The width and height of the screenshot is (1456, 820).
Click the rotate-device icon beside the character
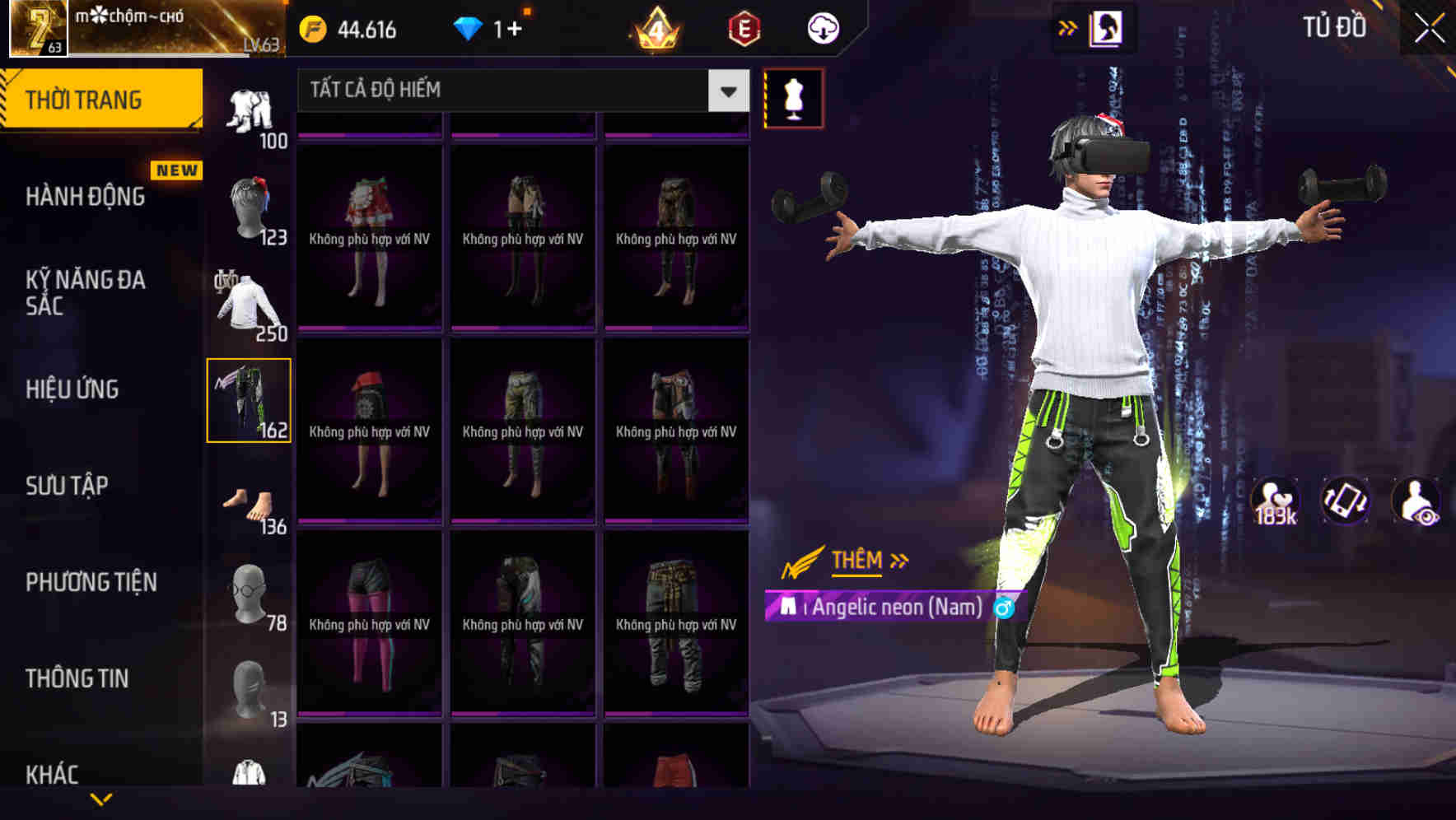[1346, 501]
